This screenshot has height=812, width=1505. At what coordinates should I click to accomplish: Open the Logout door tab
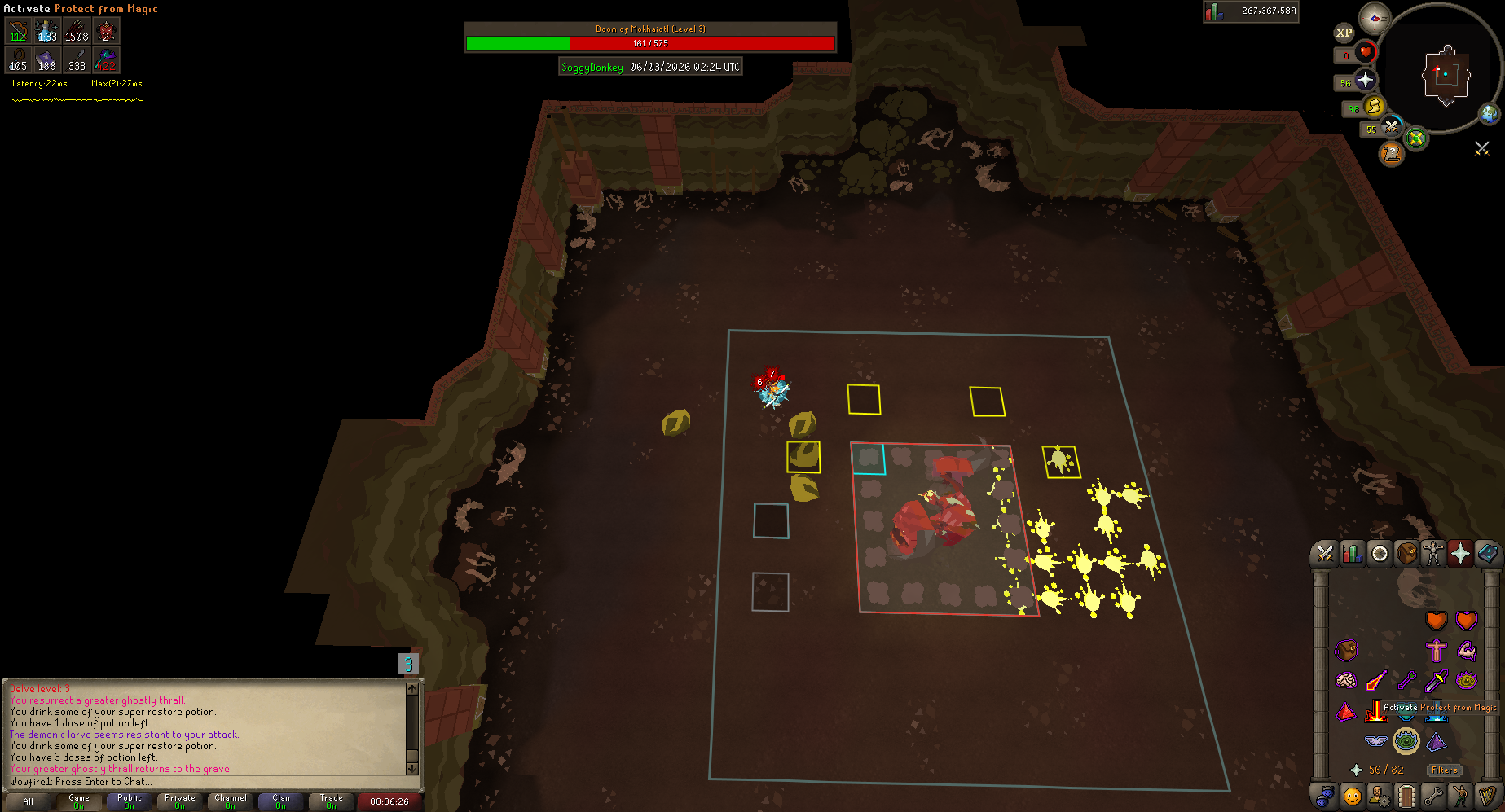coord(1406,795)
